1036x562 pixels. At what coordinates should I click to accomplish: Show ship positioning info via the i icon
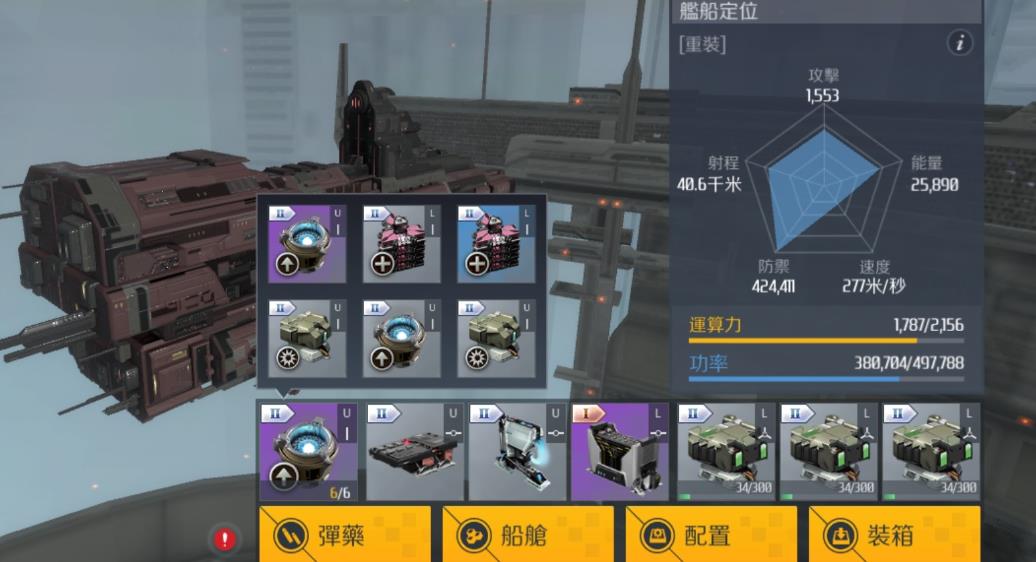[x=960, y=43]
